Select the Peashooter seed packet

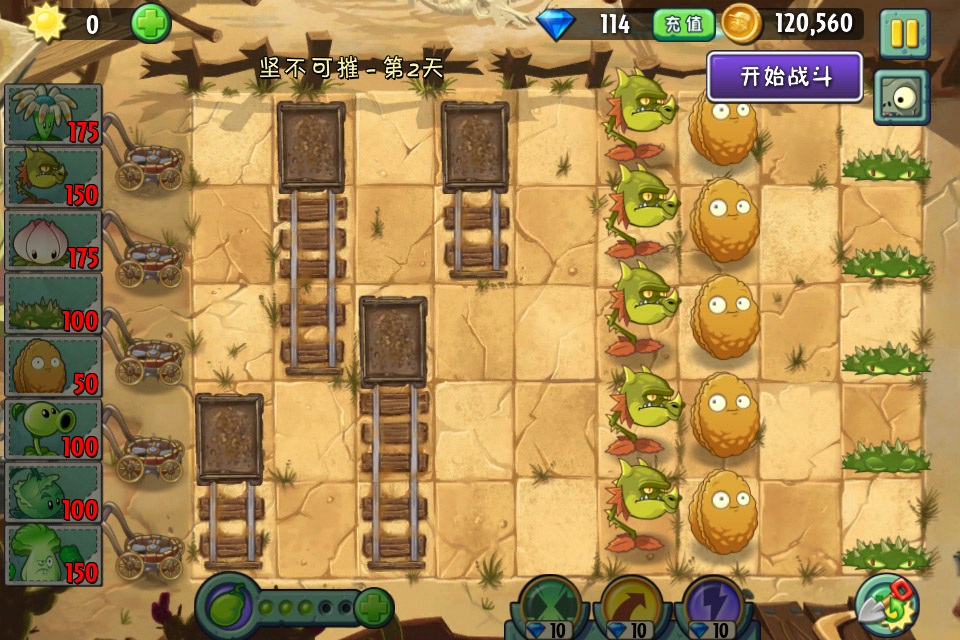[53, 429]
